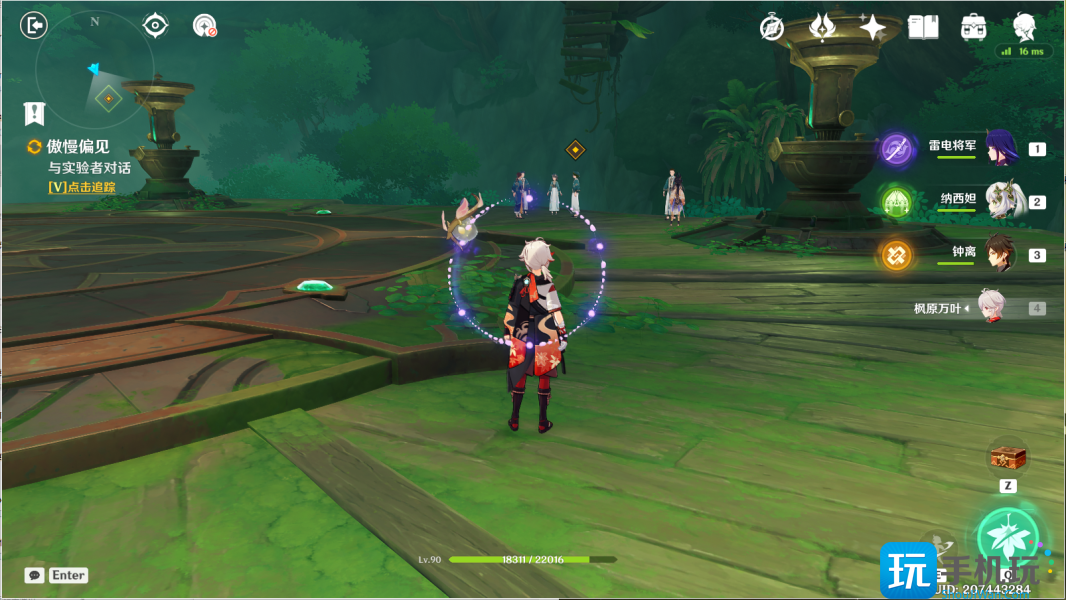
Task: Open the circular minimap
Action: [x=95, y=70]
